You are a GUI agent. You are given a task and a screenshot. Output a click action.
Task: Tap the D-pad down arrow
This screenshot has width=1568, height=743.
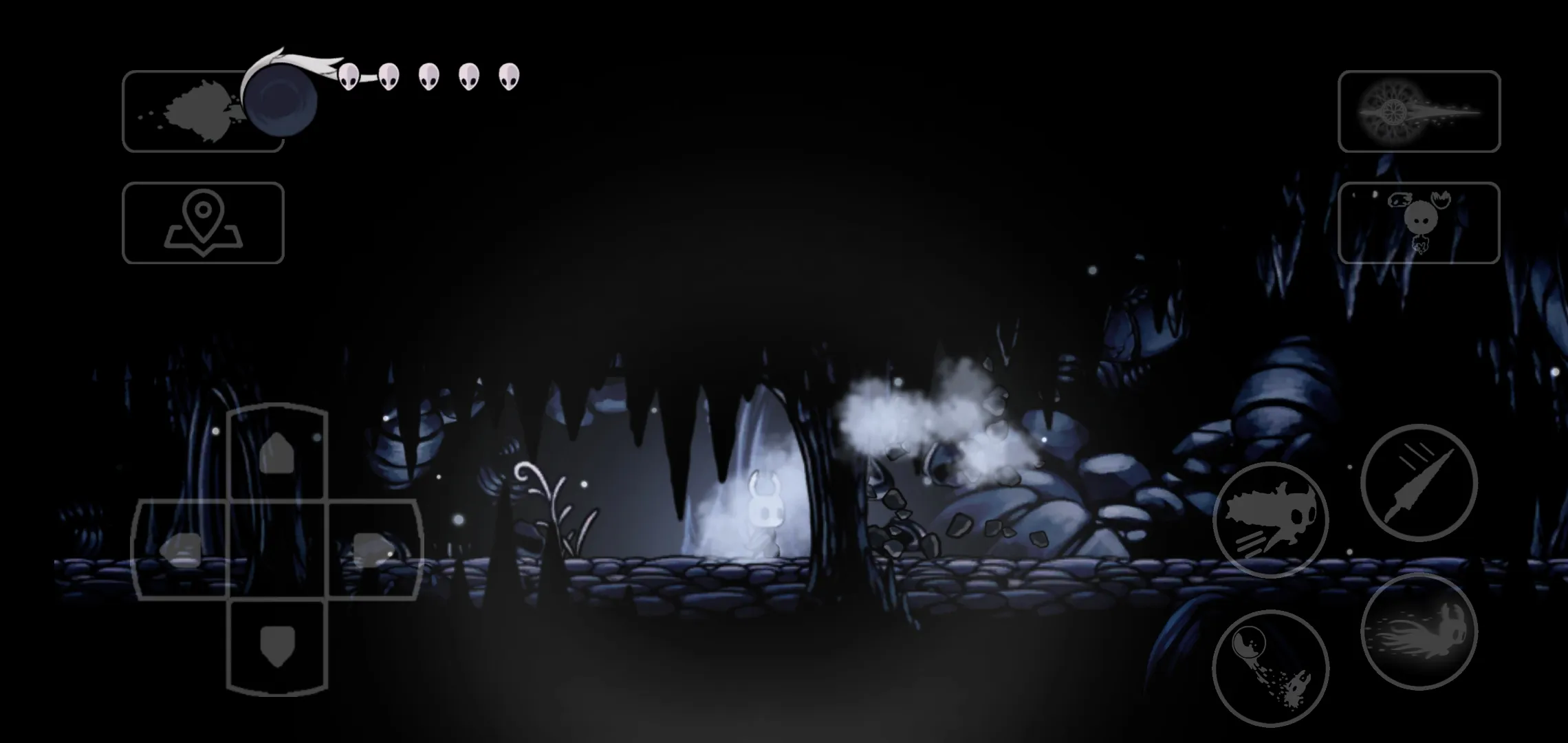[277, 646]
